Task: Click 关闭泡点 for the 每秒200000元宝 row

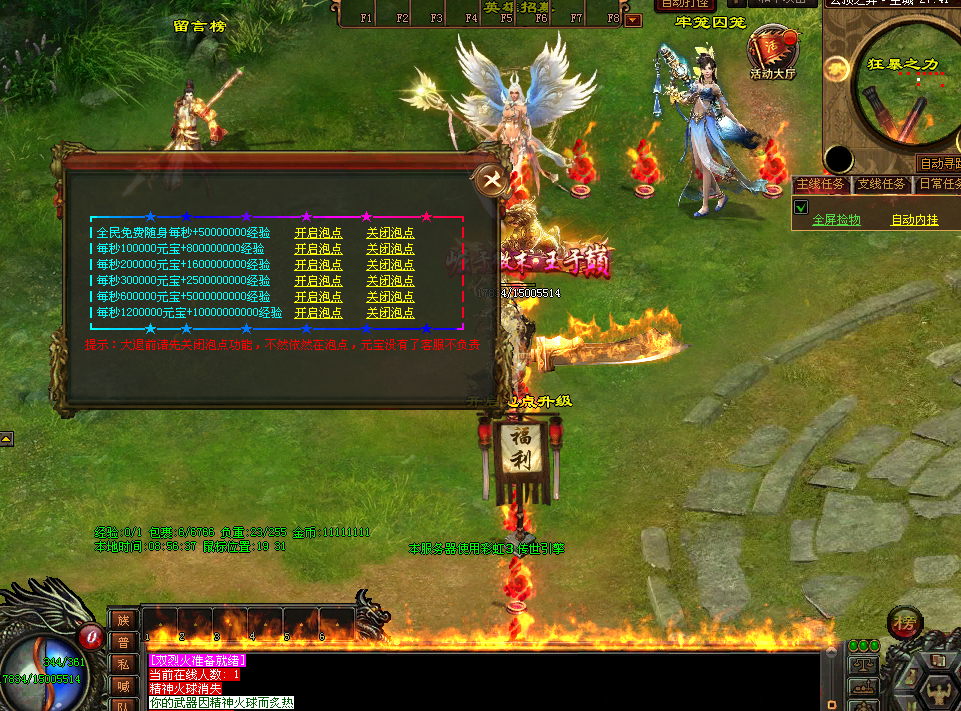Action: click(390, 264)
